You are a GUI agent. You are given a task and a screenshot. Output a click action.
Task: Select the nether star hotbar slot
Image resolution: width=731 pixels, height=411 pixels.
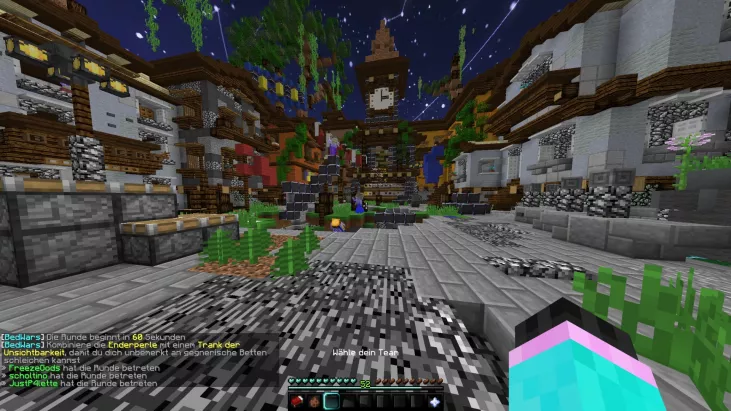[x=434, y=401]
